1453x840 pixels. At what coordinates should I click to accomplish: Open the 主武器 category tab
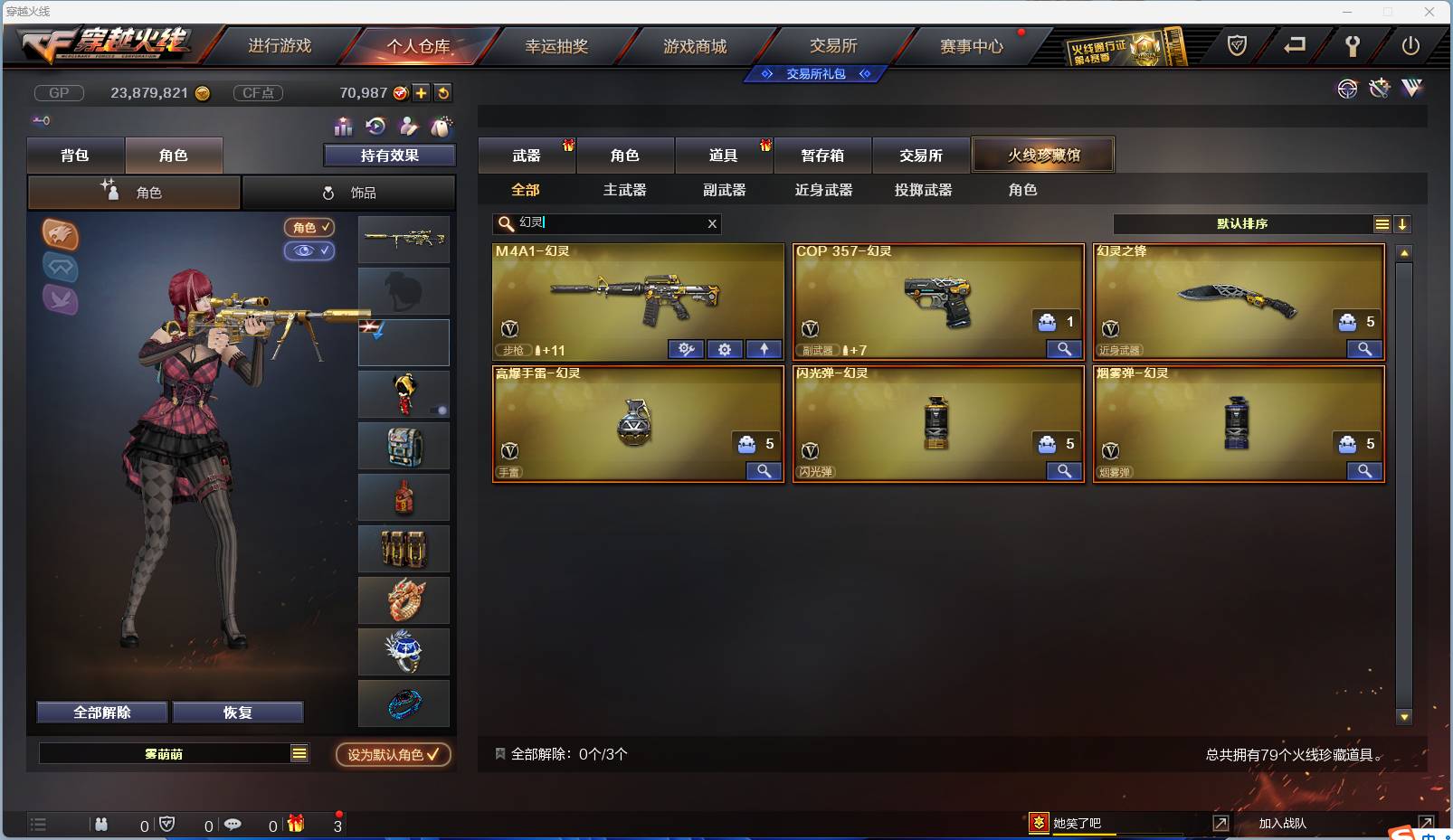click(626, 190)
